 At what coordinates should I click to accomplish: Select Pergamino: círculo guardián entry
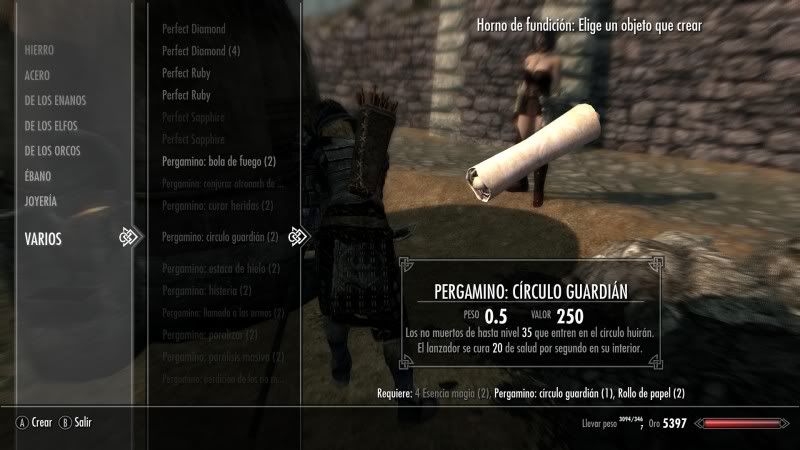219,237
